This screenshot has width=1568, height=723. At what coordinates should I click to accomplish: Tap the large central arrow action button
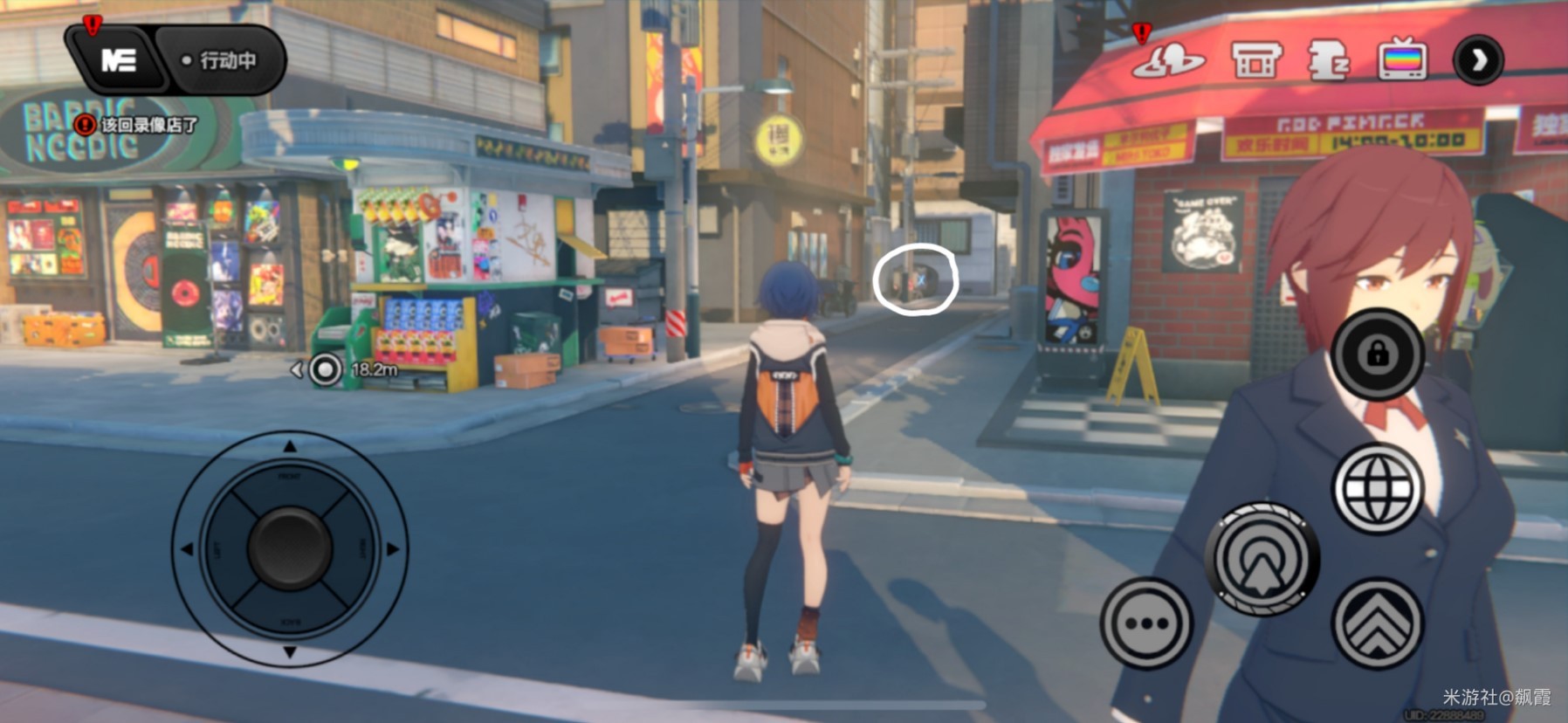click(1262, 559)
